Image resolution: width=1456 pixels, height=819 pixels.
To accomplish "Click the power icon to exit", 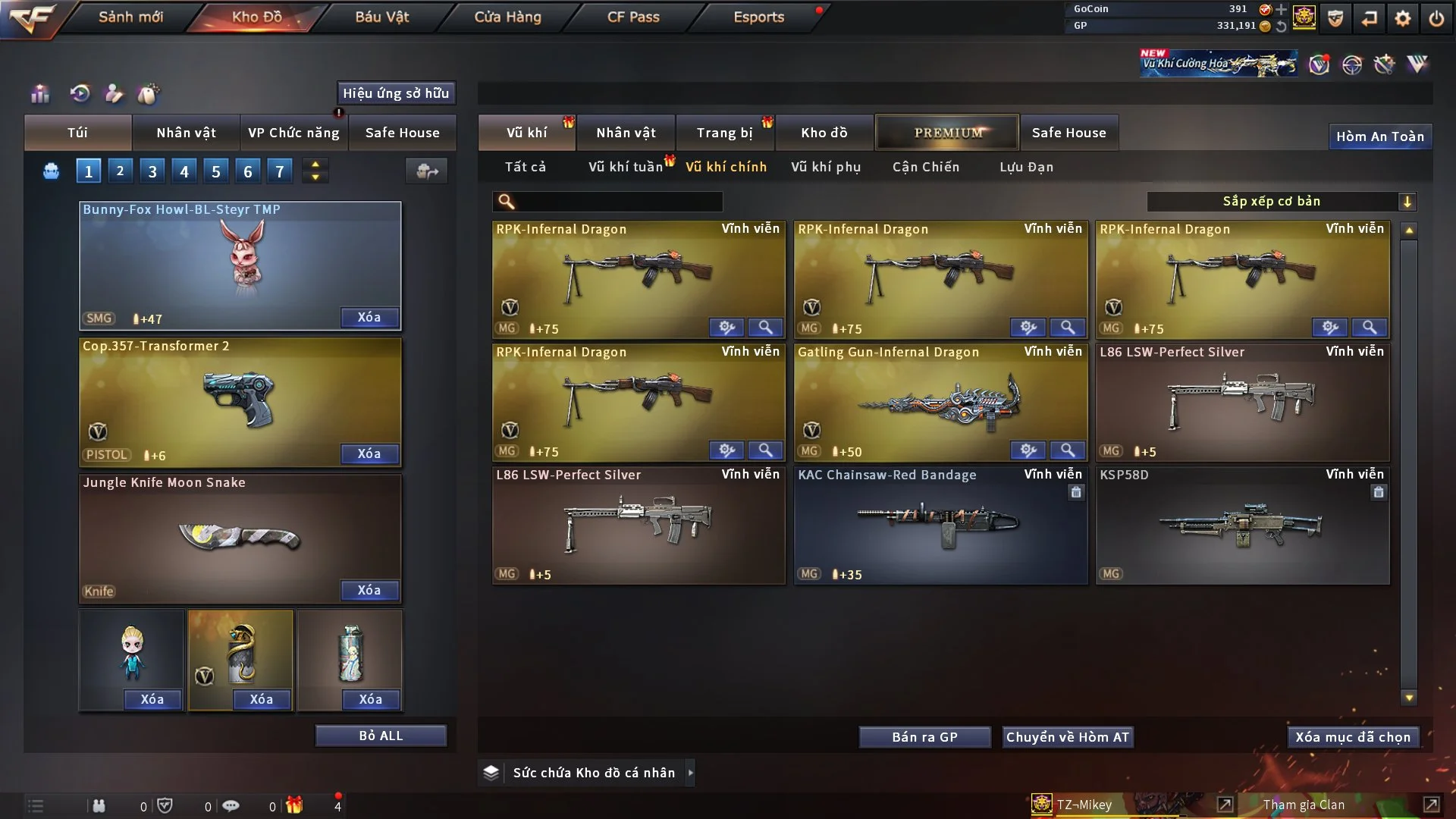I will [1436, 18].
